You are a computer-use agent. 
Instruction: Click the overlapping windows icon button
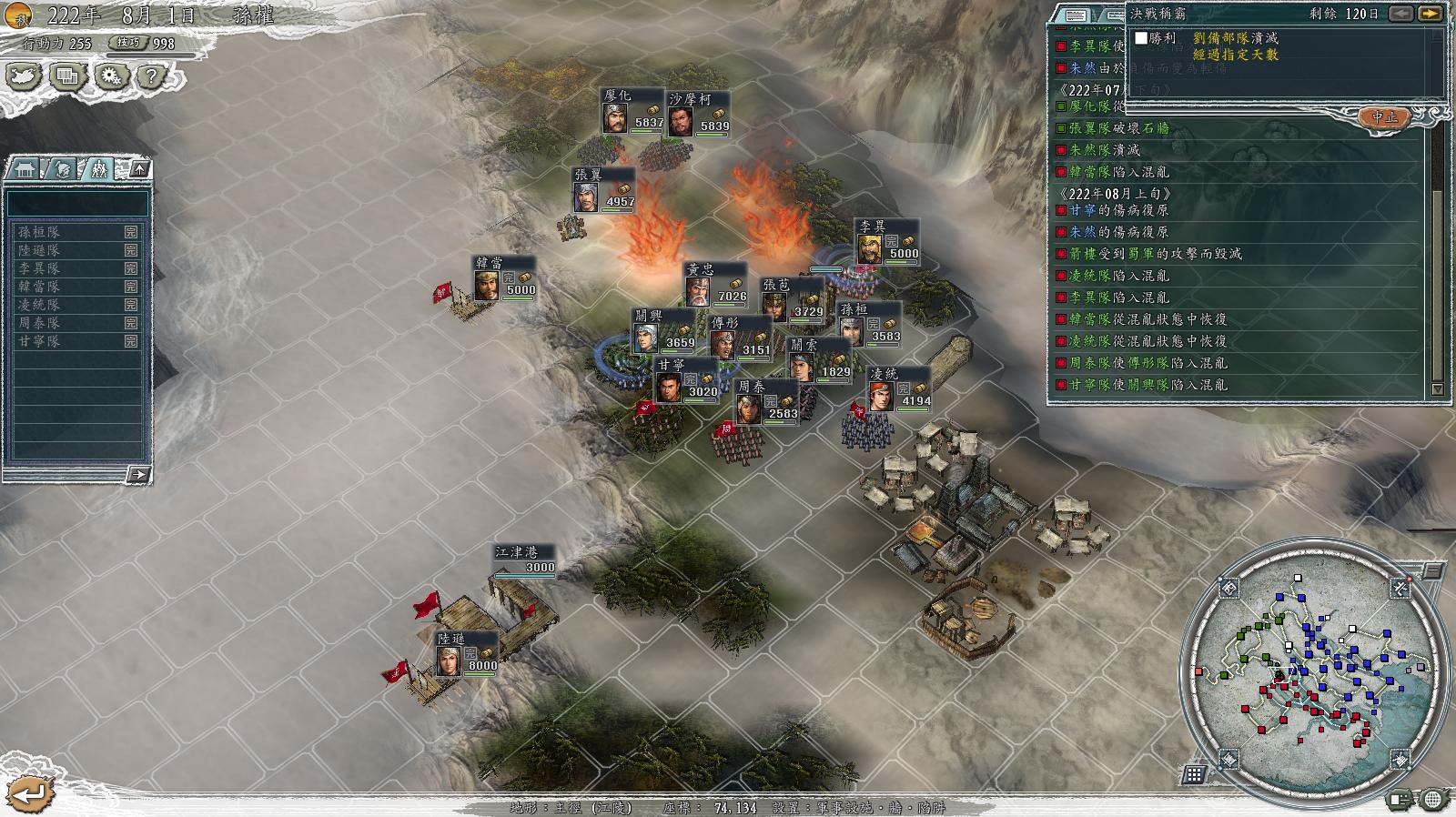66,76
